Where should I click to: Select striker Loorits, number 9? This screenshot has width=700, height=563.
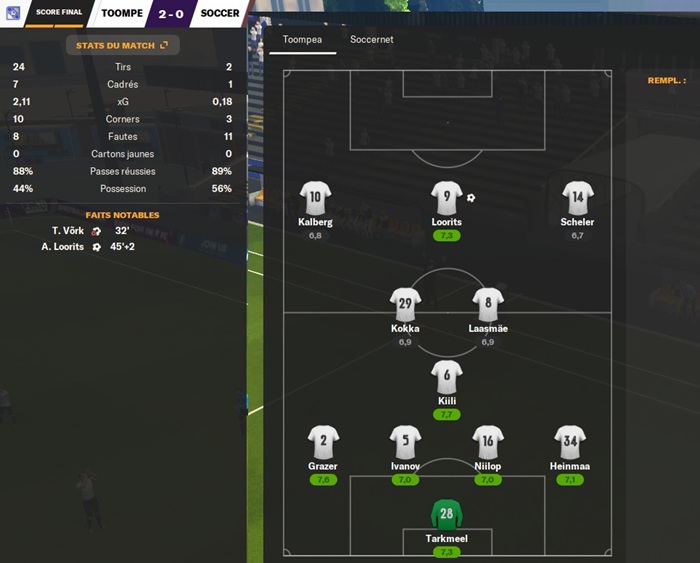(x=446, y=198)
